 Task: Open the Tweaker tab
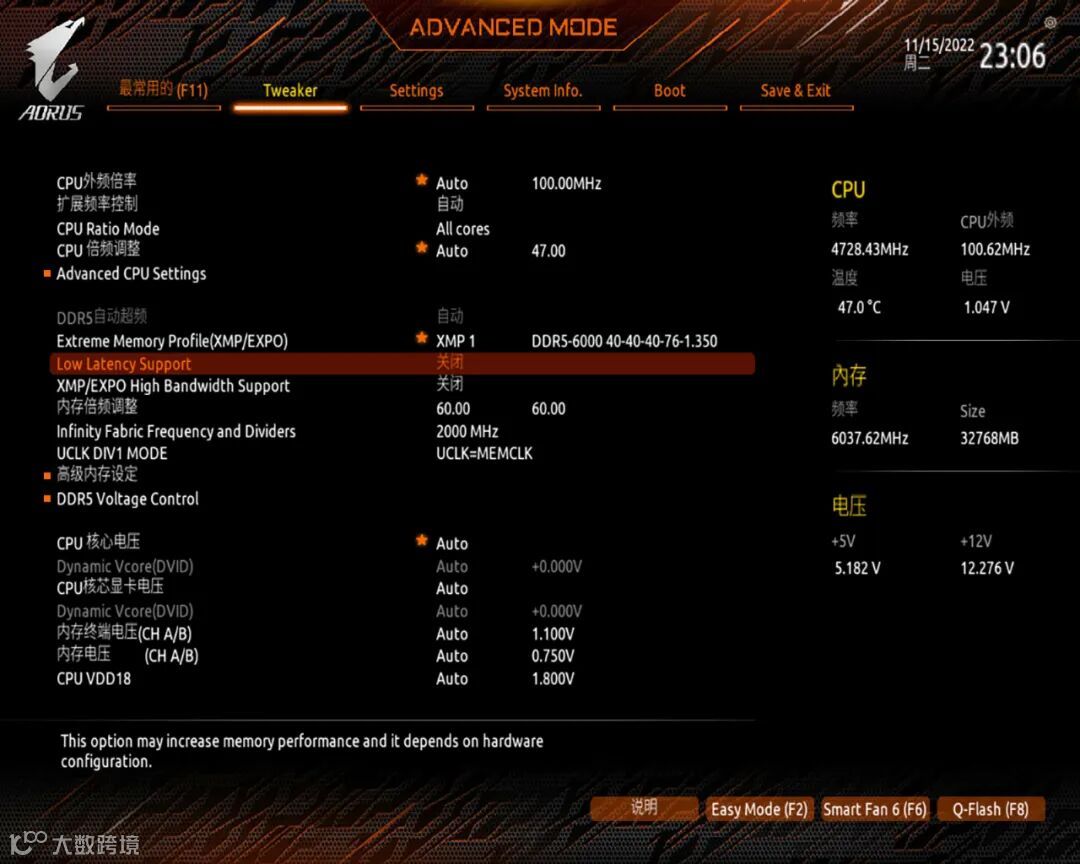[x=290, y=90]
